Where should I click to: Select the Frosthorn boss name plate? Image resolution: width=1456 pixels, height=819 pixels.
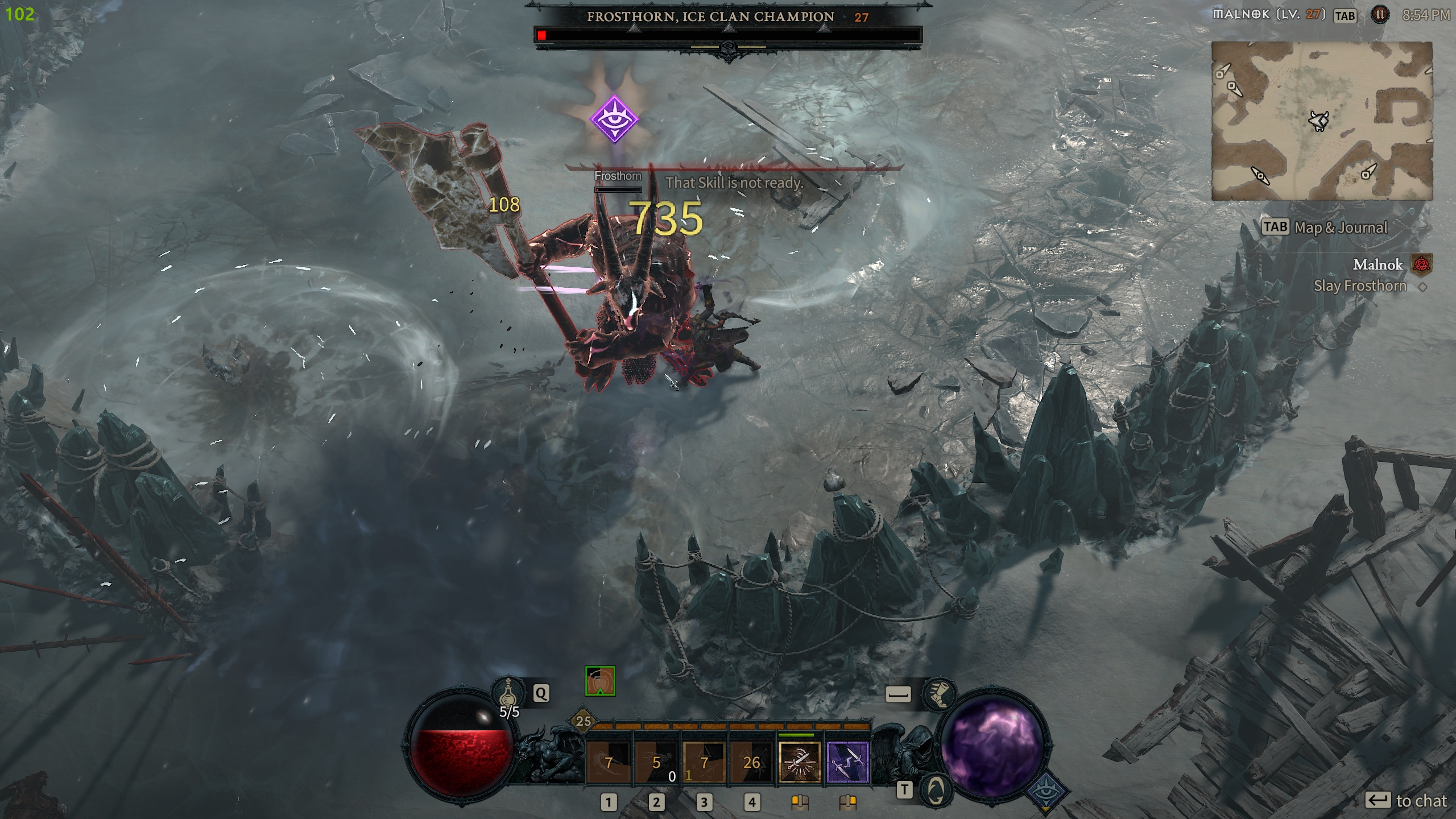click(710, 17)
